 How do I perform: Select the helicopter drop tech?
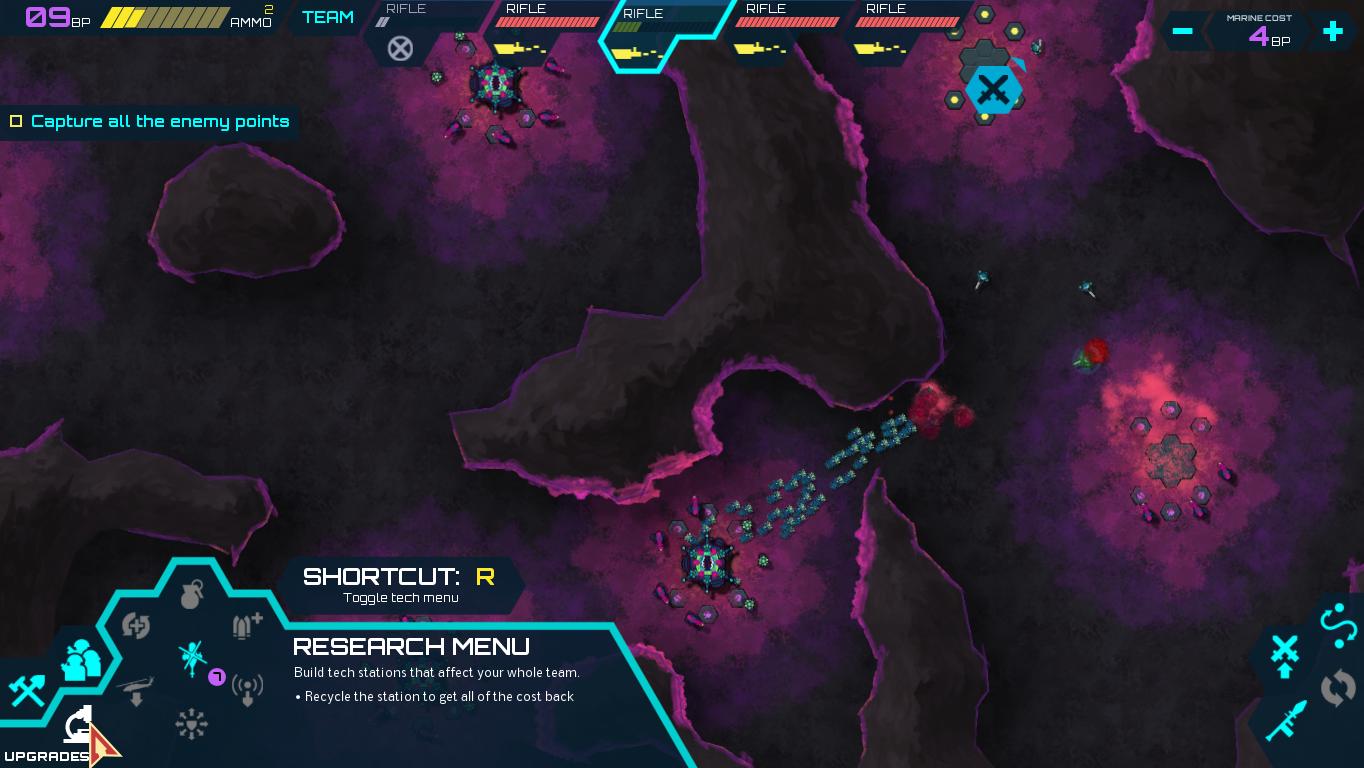point(136,689)
